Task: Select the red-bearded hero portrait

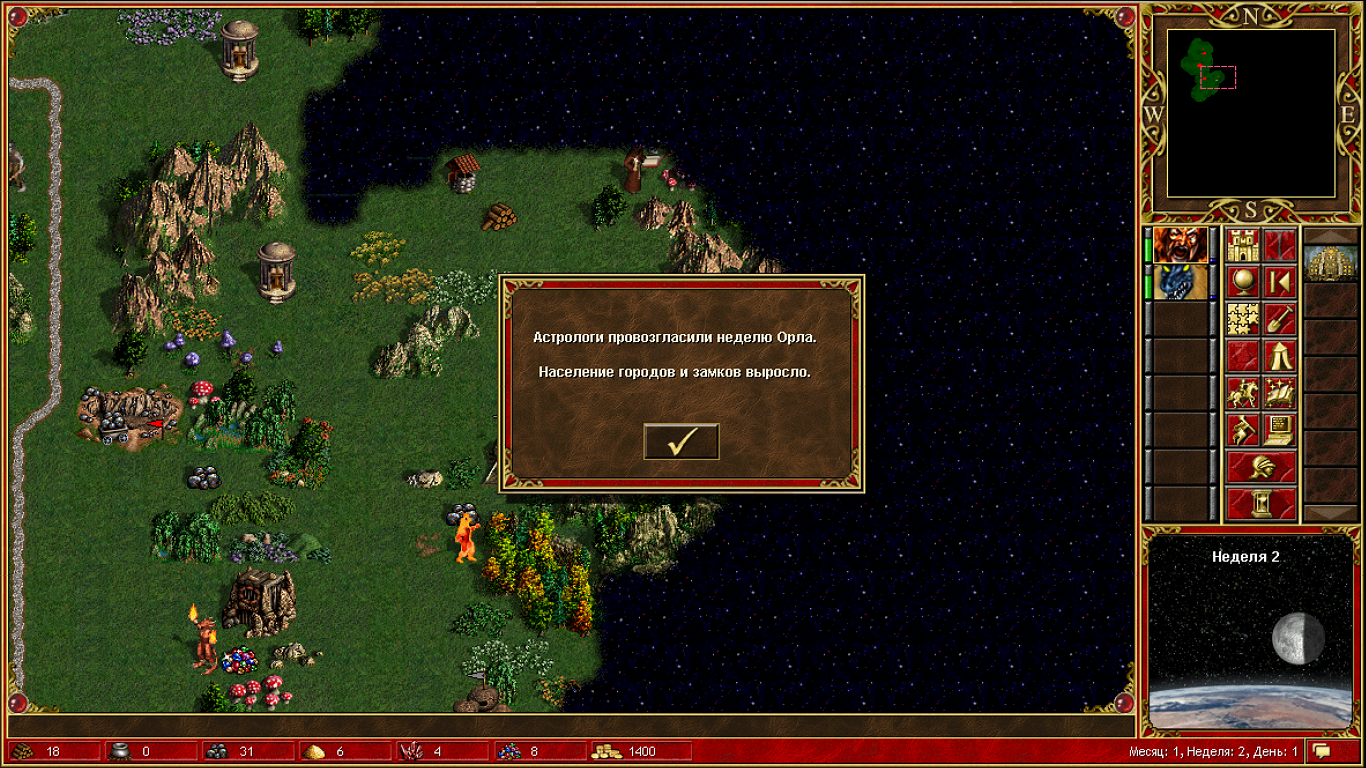Action: point(1180,245)
